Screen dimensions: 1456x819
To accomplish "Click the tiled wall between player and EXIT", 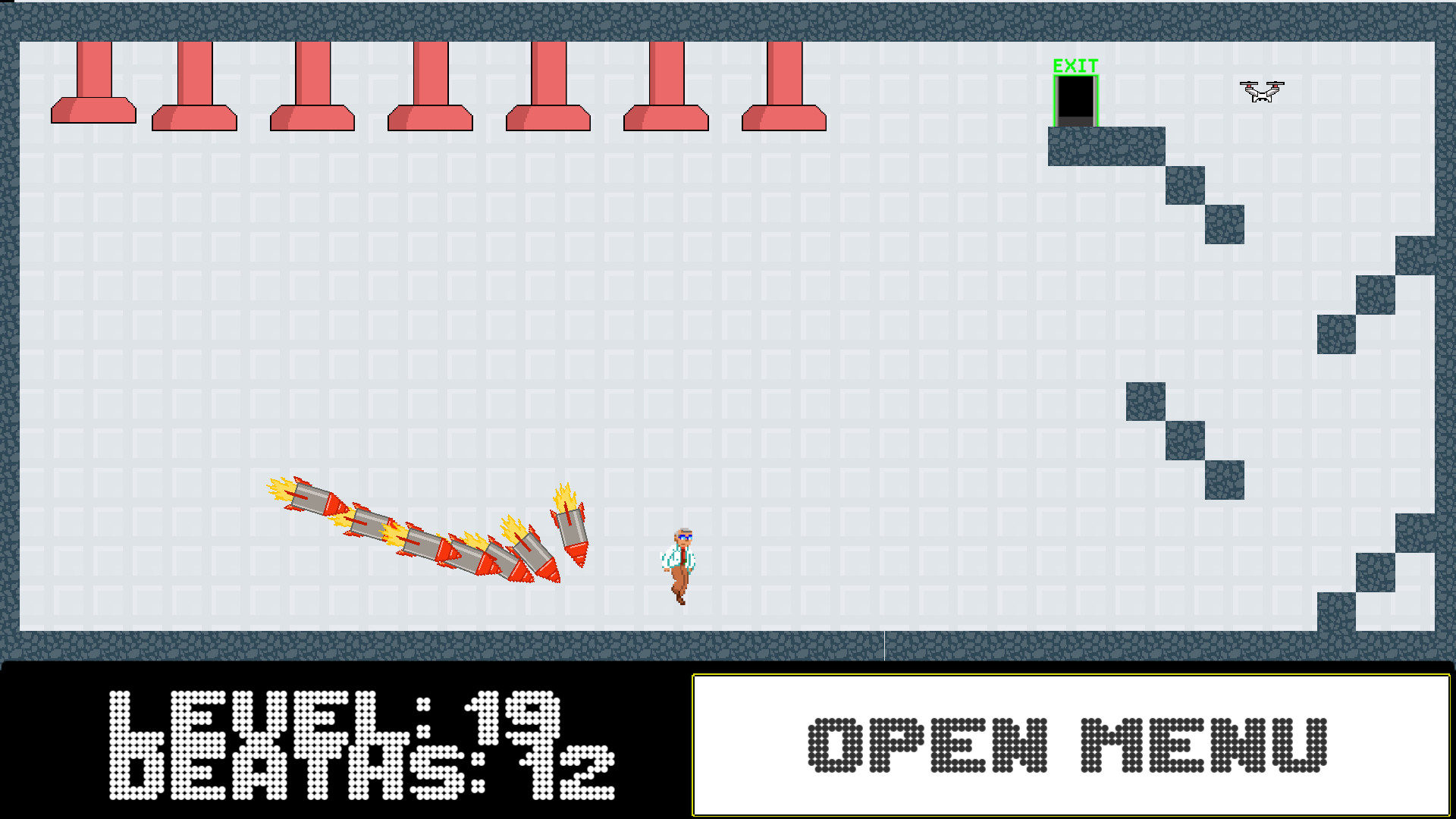I will 872,379.
